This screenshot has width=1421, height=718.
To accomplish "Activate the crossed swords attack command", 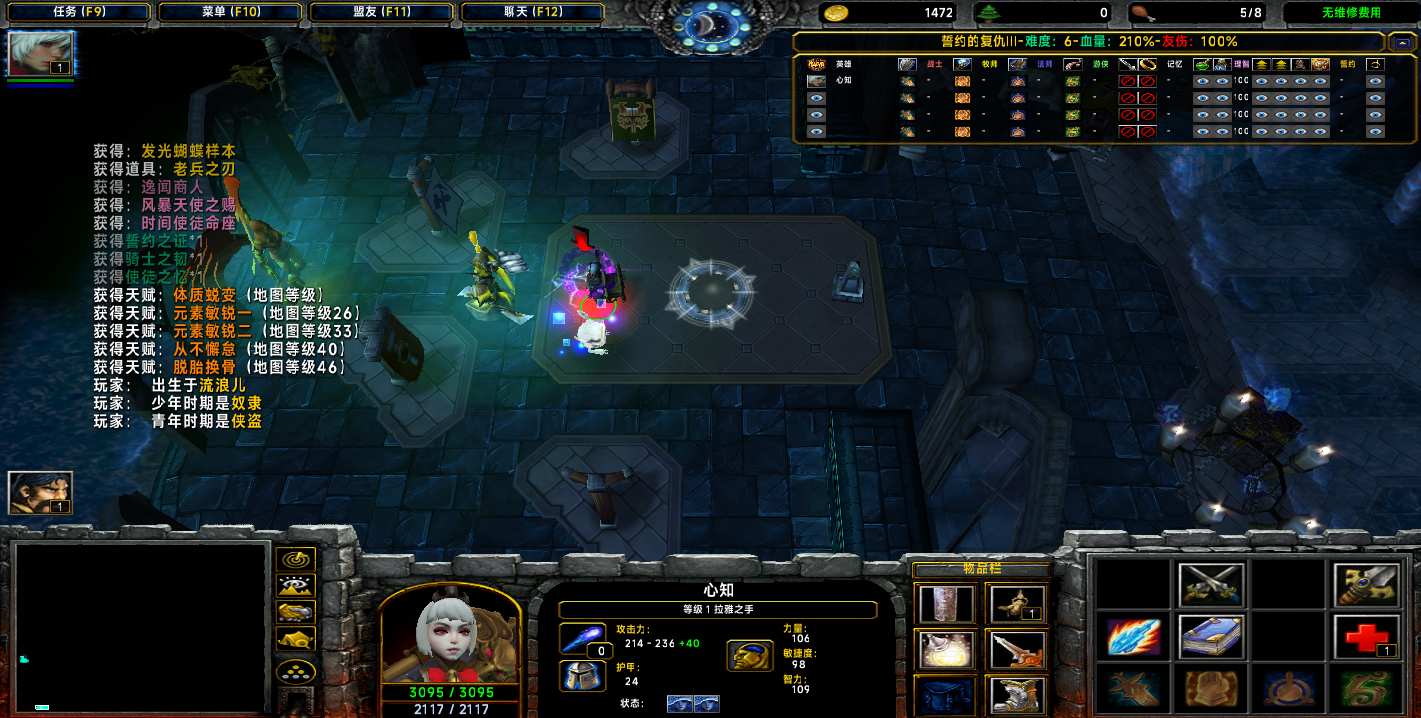I will point(1211,585).
